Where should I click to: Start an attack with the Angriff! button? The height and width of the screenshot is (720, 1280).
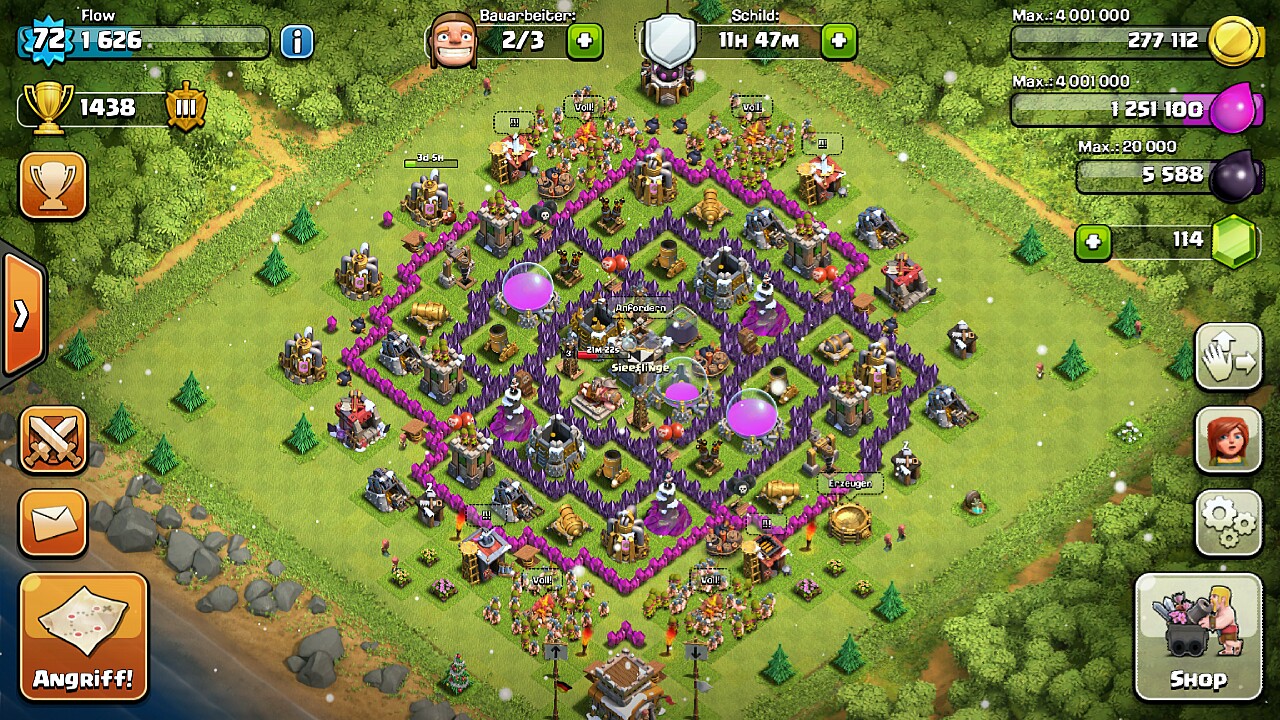click(83, 636)
